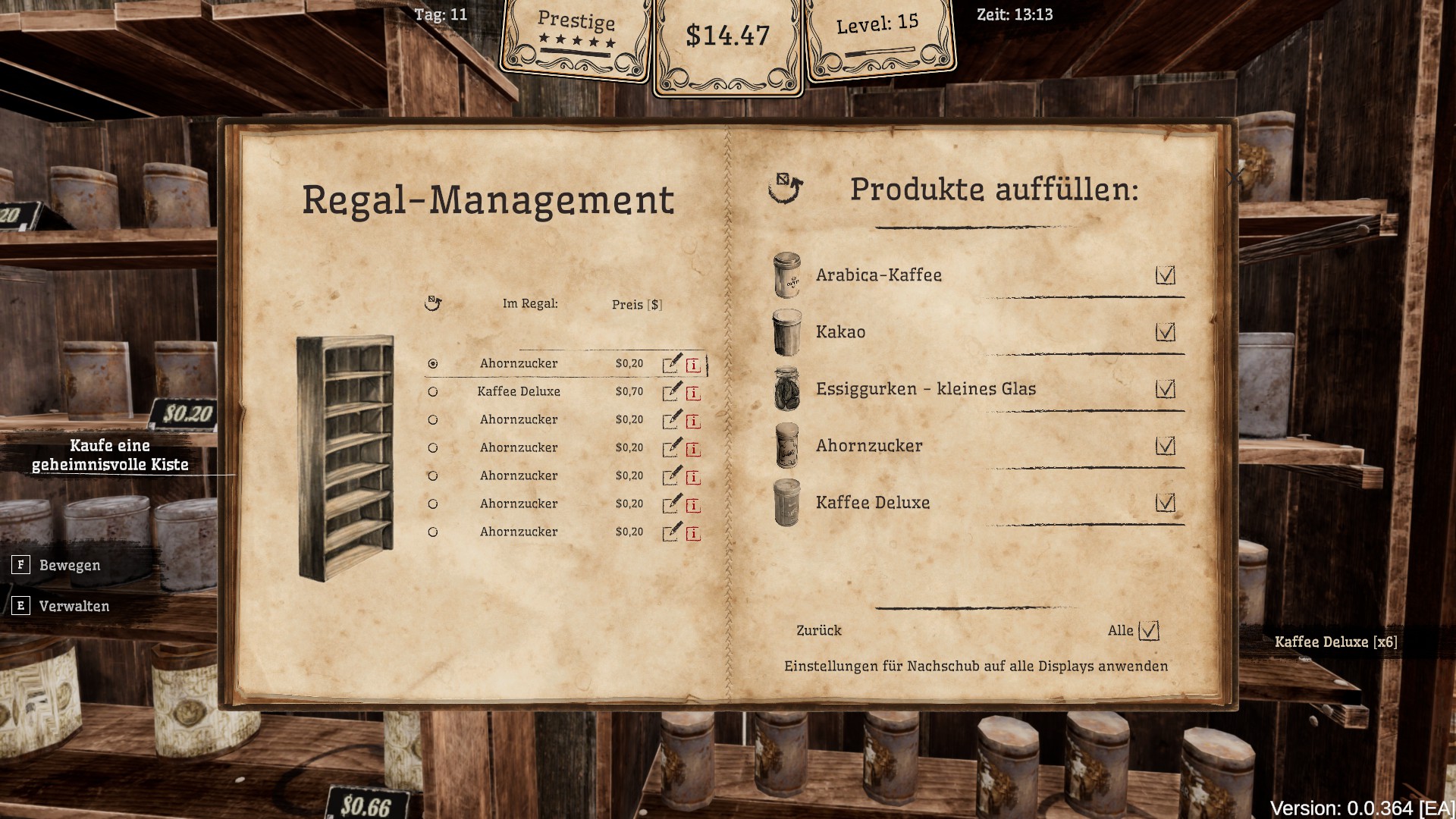
Task: Toggle Essiggurken - kleines Glas checkbox
Action: tap(1165, 388)
